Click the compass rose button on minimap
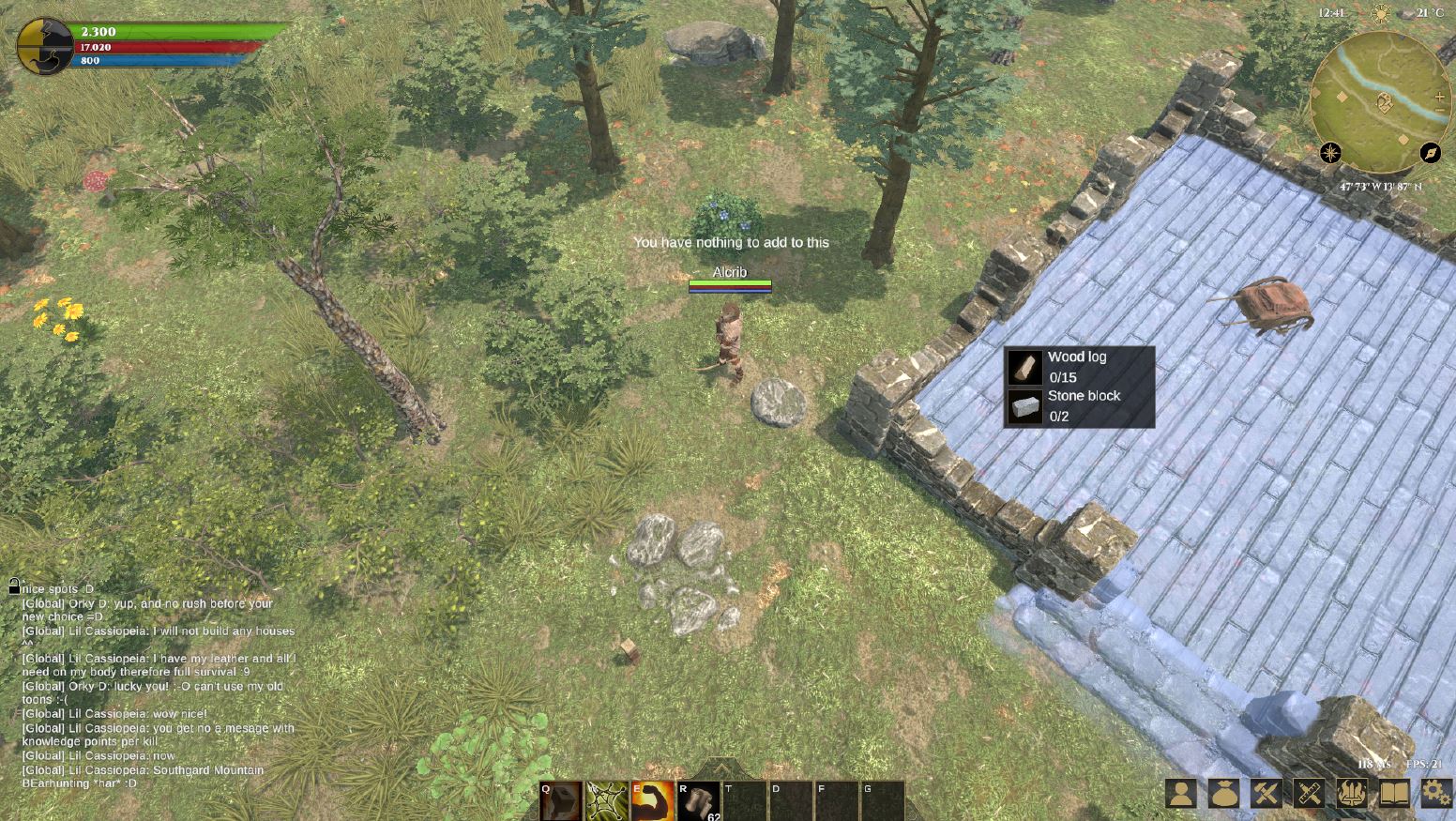This screenshot has width=1456, height=821. (x=1330, y=153)
